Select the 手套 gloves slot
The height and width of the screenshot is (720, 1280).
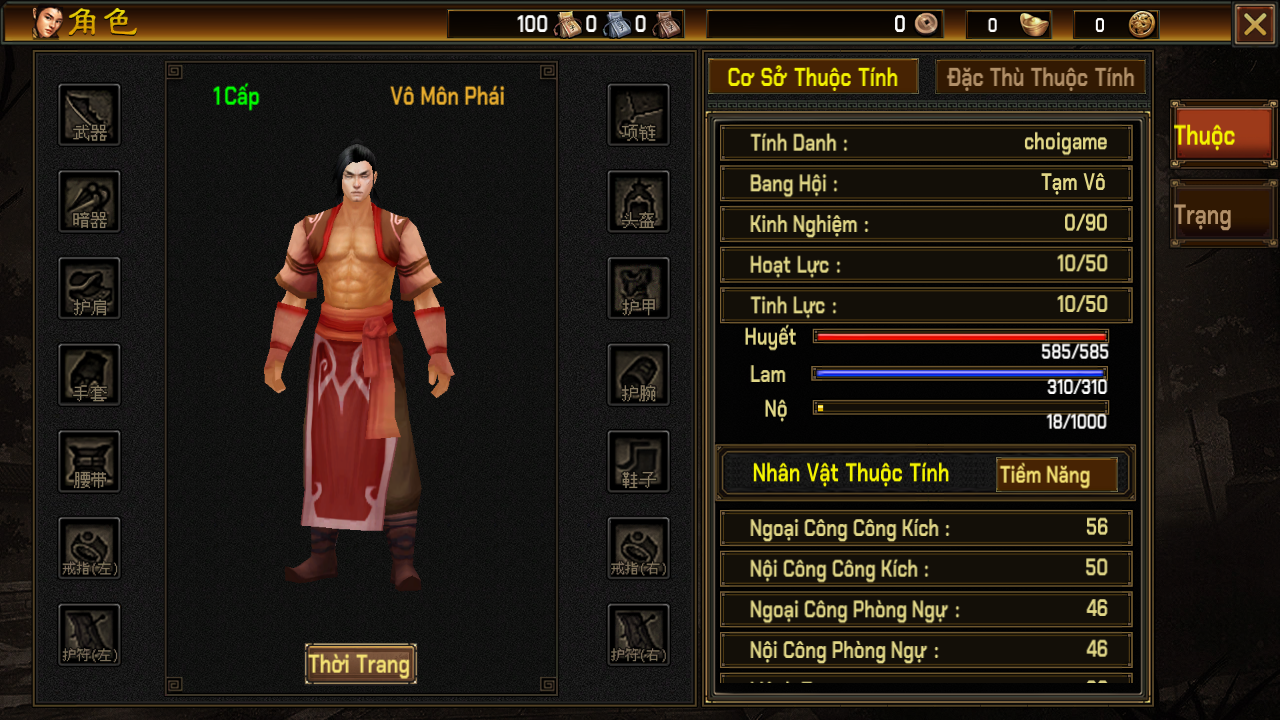90,375
